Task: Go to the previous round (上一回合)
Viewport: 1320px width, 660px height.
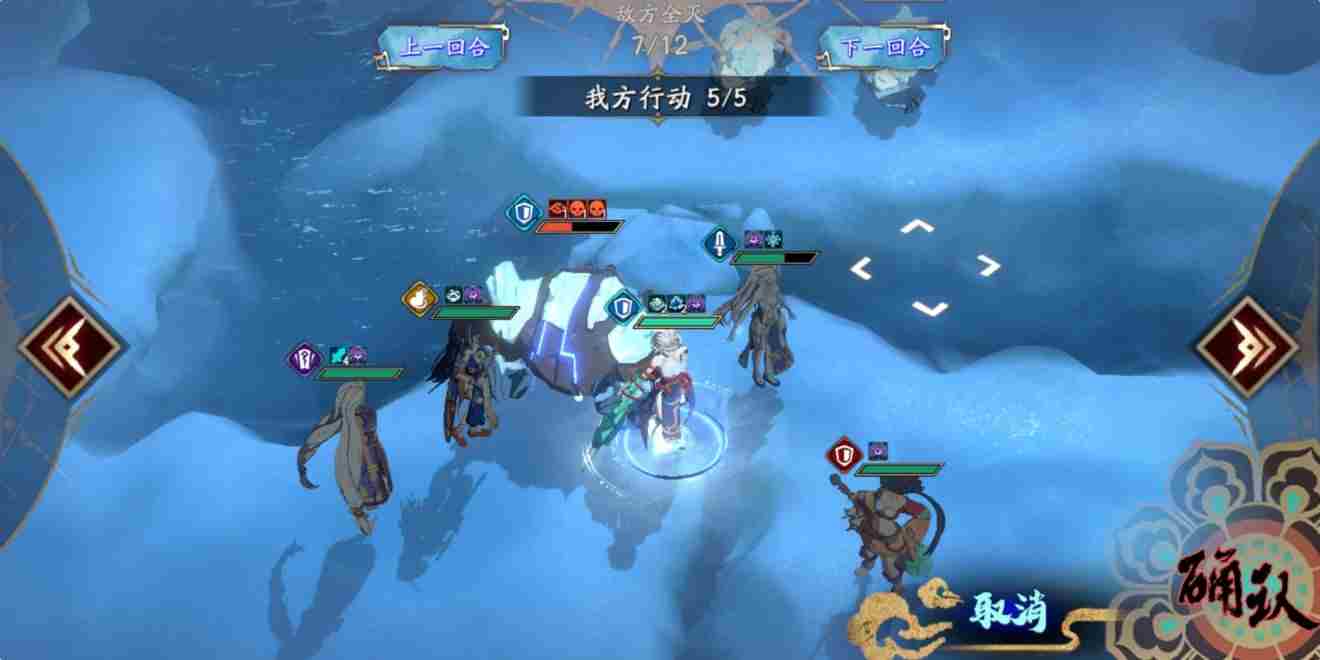Action: point(440,47)
